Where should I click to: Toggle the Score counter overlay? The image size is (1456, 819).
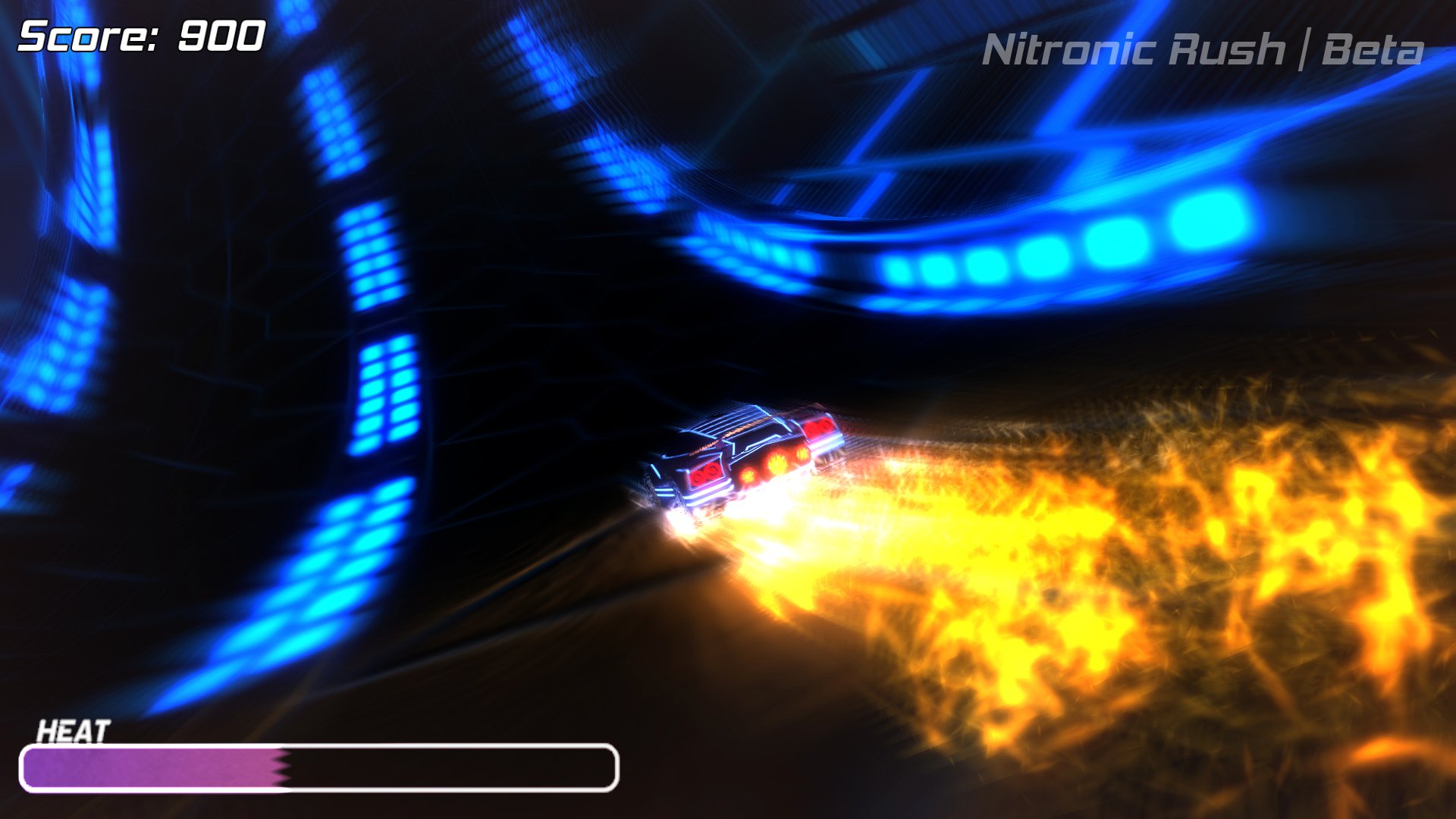click(140, 34)
